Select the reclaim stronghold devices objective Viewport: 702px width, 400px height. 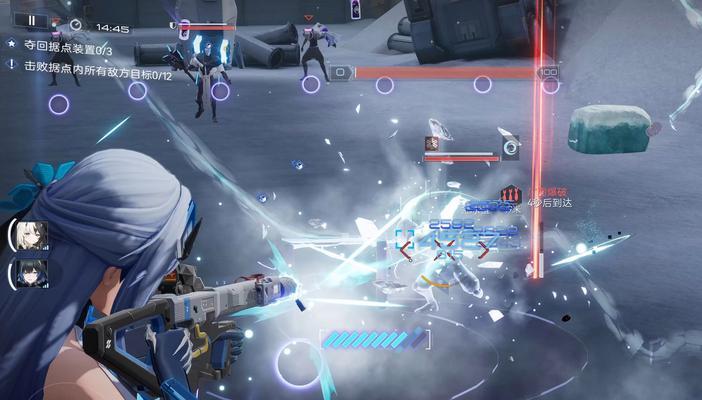pyautogui.click(x=66, y=48)
